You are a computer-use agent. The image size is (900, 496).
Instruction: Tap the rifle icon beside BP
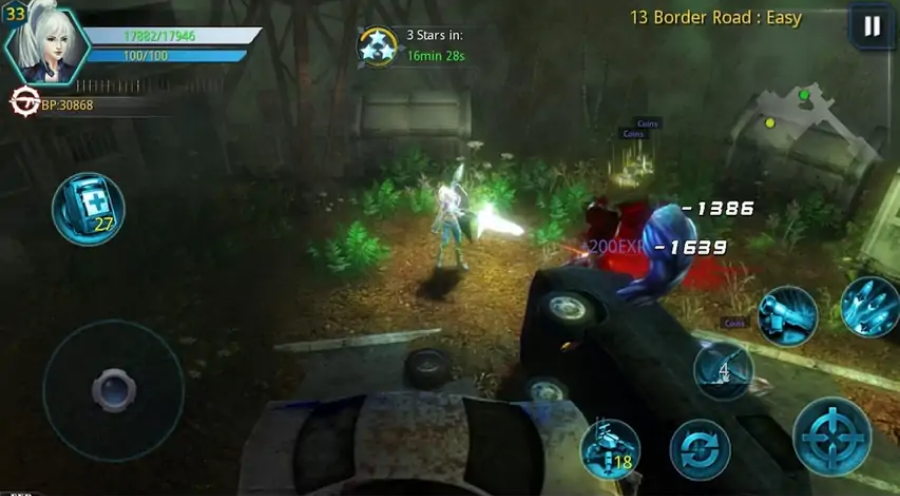(x=23, y=103)
